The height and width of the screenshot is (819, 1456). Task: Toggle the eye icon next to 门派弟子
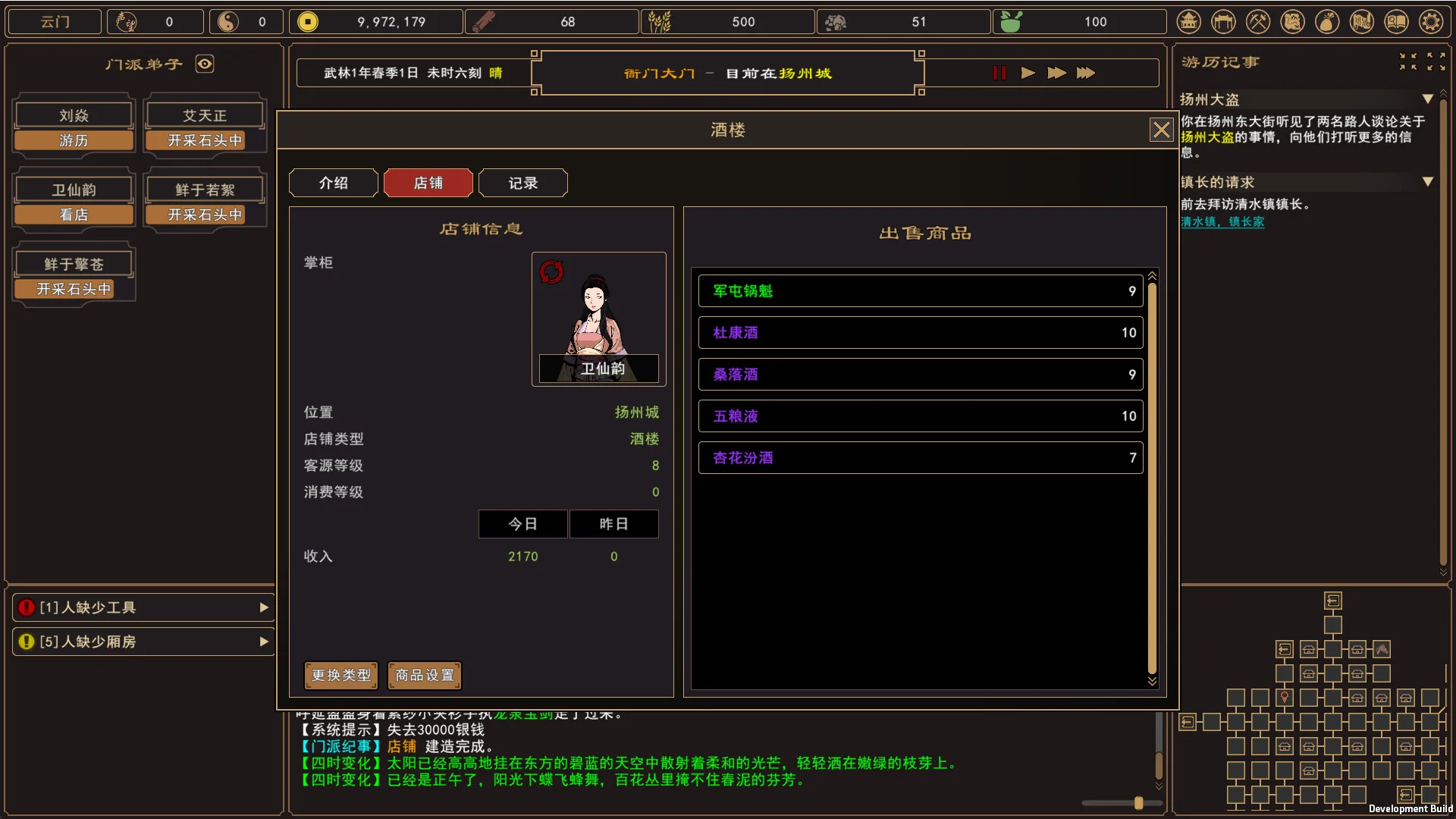pos(205,64)
